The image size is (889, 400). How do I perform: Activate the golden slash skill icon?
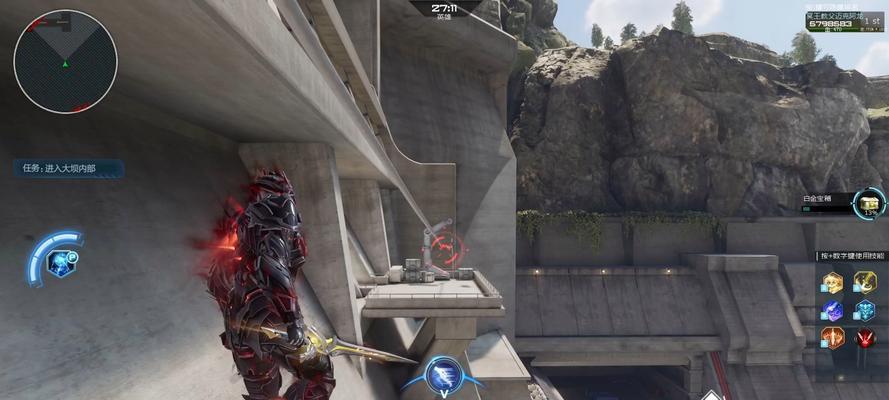pyautogui.click(x=865, y=283)
